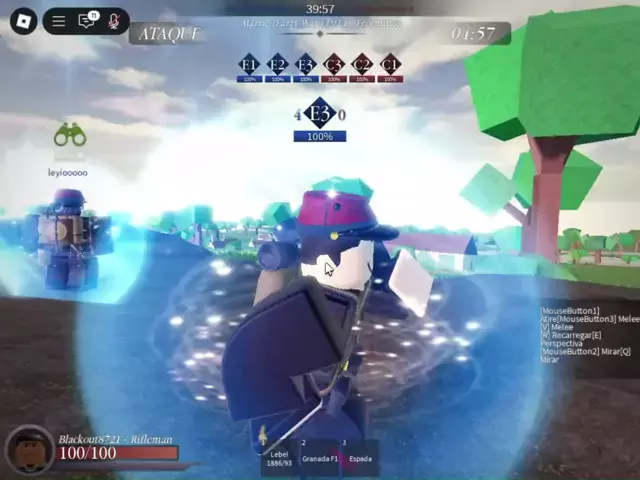640x480 pixels.
Task: Open the hamburger menu in the top bar
Action: tap(59, 21)
